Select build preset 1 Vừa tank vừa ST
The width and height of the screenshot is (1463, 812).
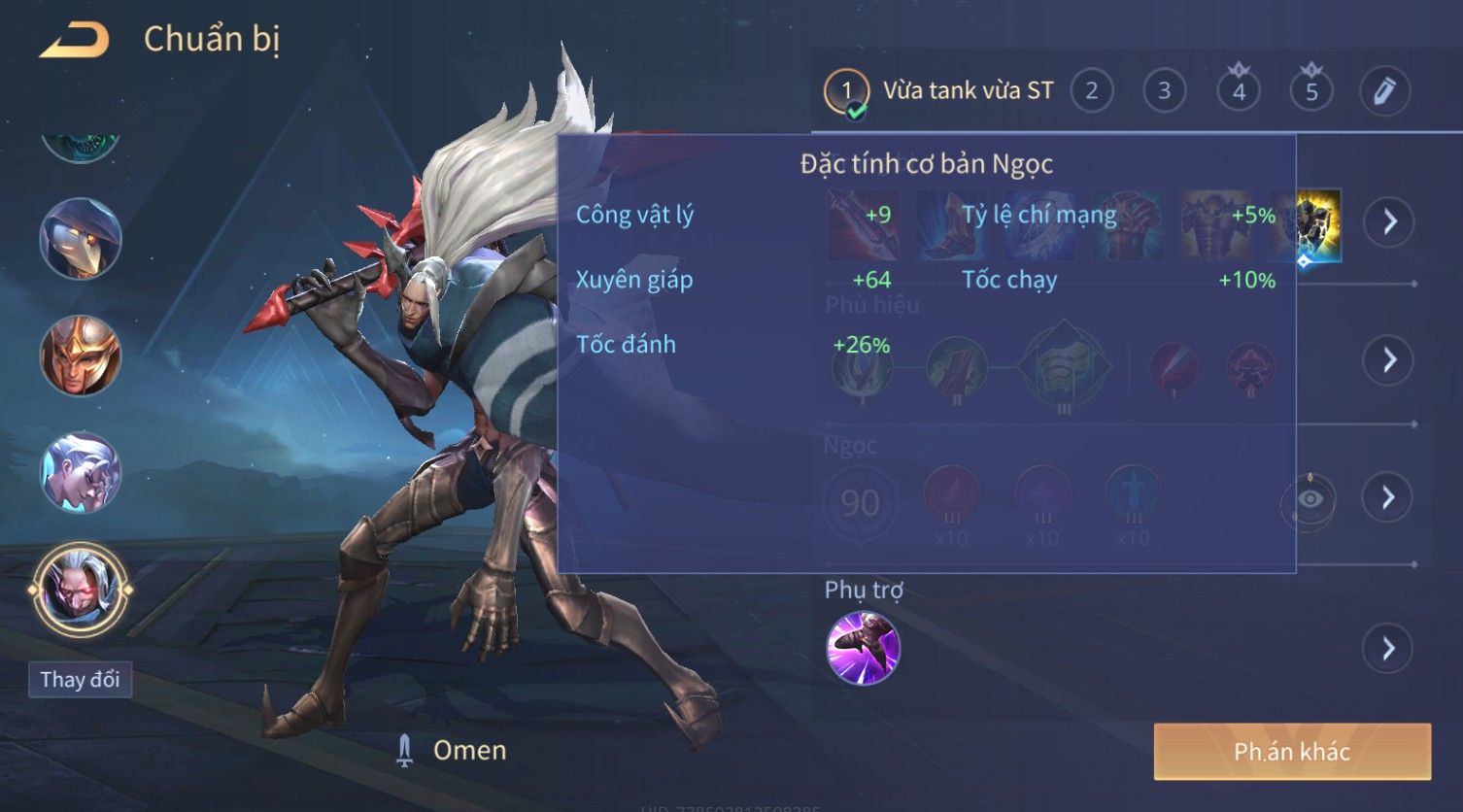click(940, 91)
